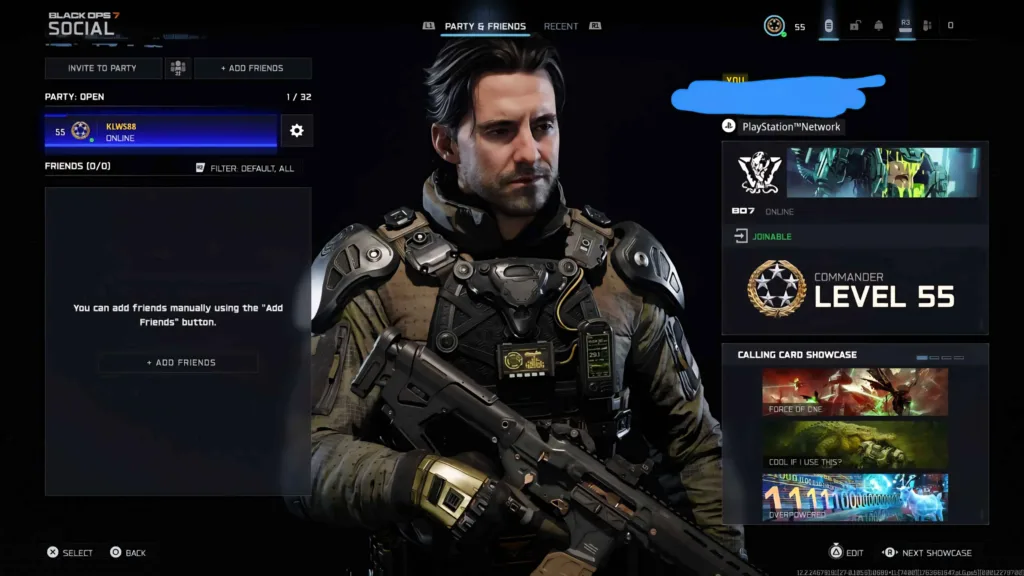This screenshot has height=576, width=1024.
Task: Select the KLWS88 party member row
Action: [160, 131]
